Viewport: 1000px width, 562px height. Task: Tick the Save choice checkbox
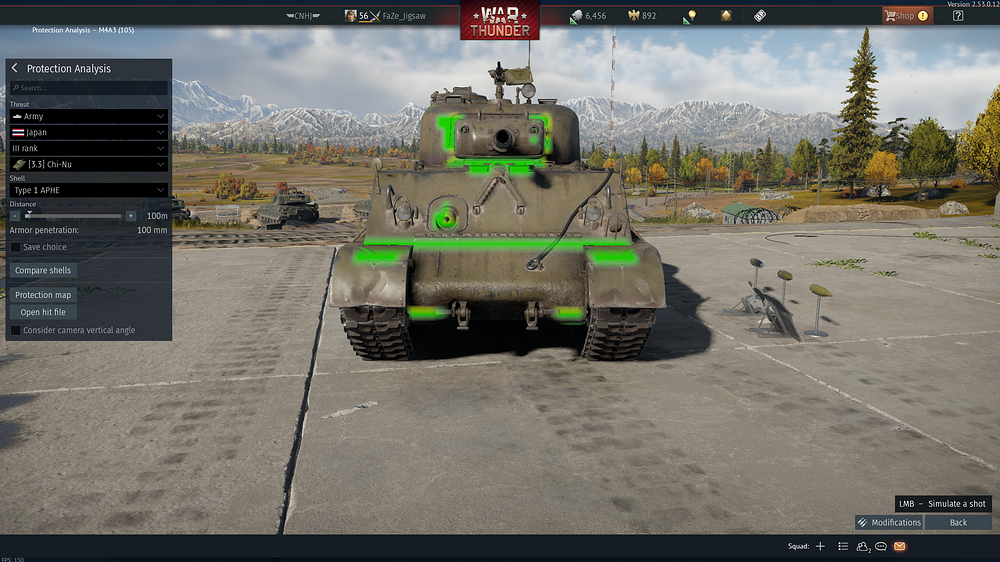(x=16, y=247)
